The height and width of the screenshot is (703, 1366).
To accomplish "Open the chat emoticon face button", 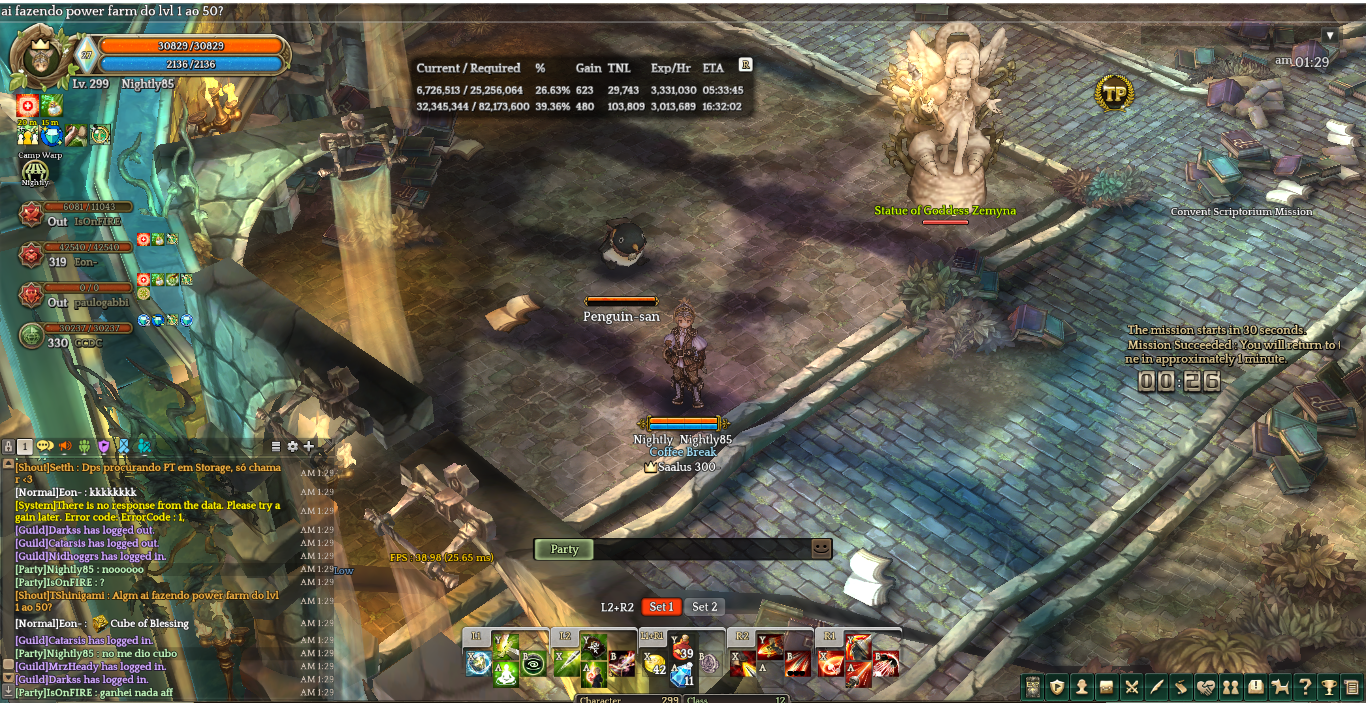I will 821,549.
